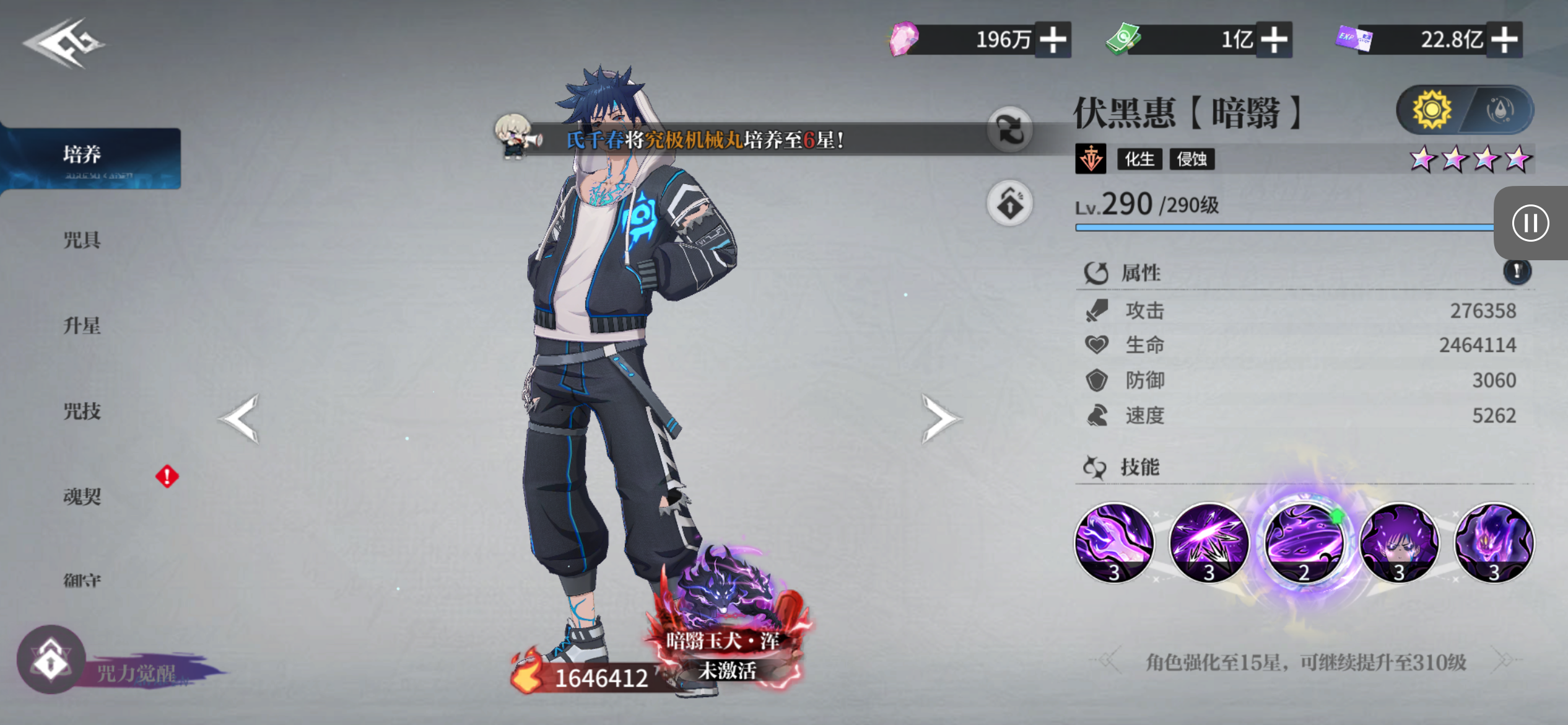Open the 御守 tab
This screenshot has height=725, width=1568.
point(82,581)
